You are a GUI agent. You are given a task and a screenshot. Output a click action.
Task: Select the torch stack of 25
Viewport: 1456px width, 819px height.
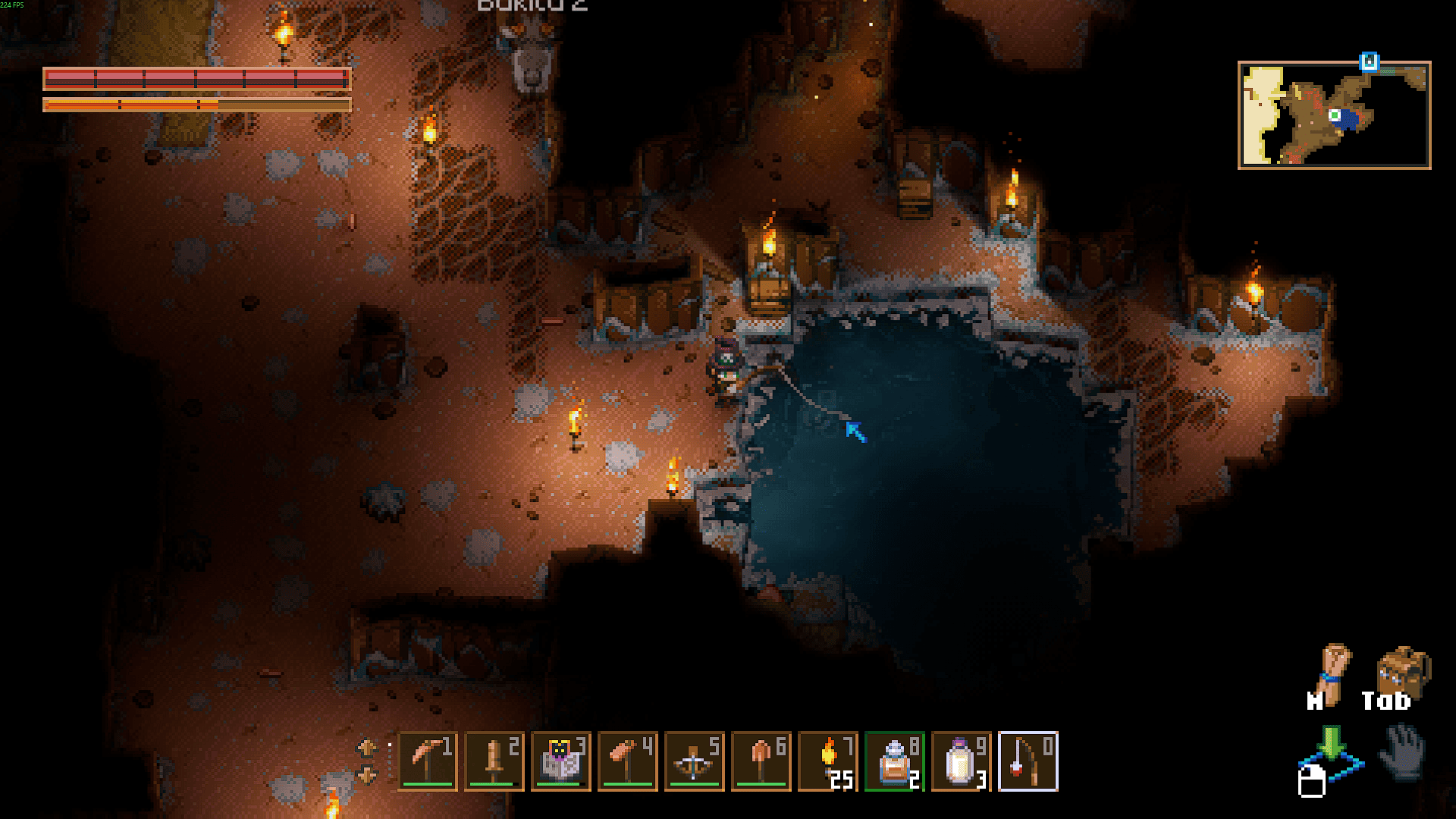coord(828,761)
